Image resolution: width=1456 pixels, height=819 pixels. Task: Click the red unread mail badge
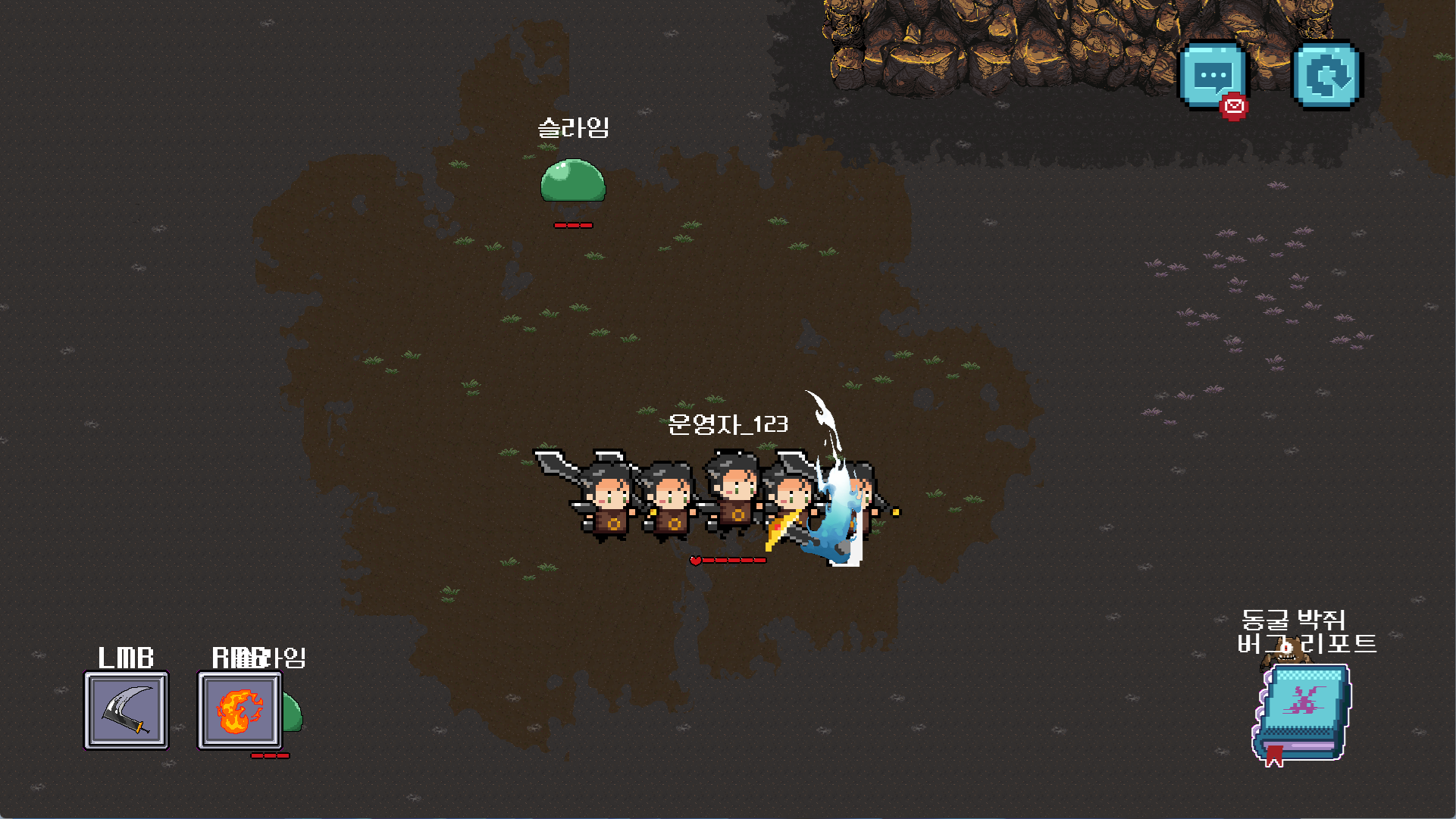coord(1235,107)
